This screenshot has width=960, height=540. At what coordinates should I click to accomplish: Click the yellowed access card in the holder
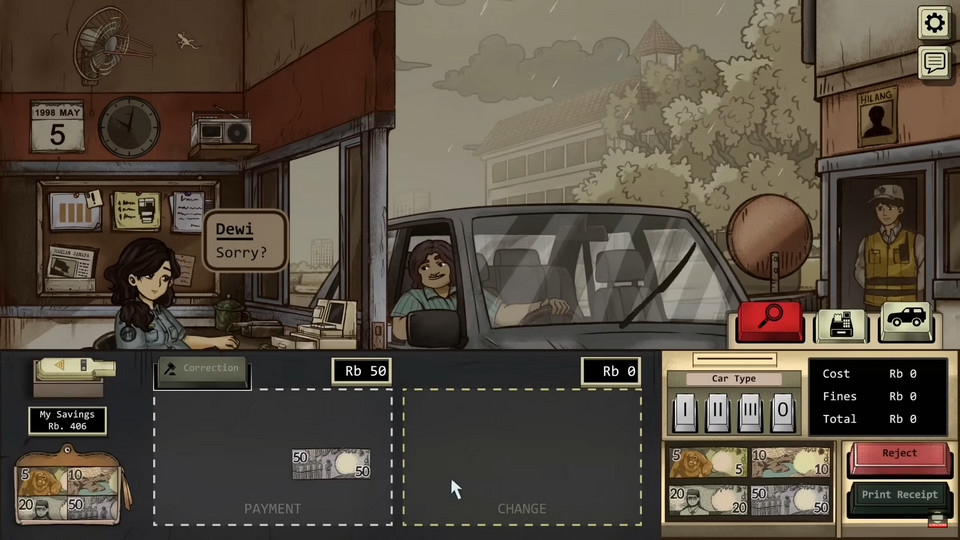point(75,367)
